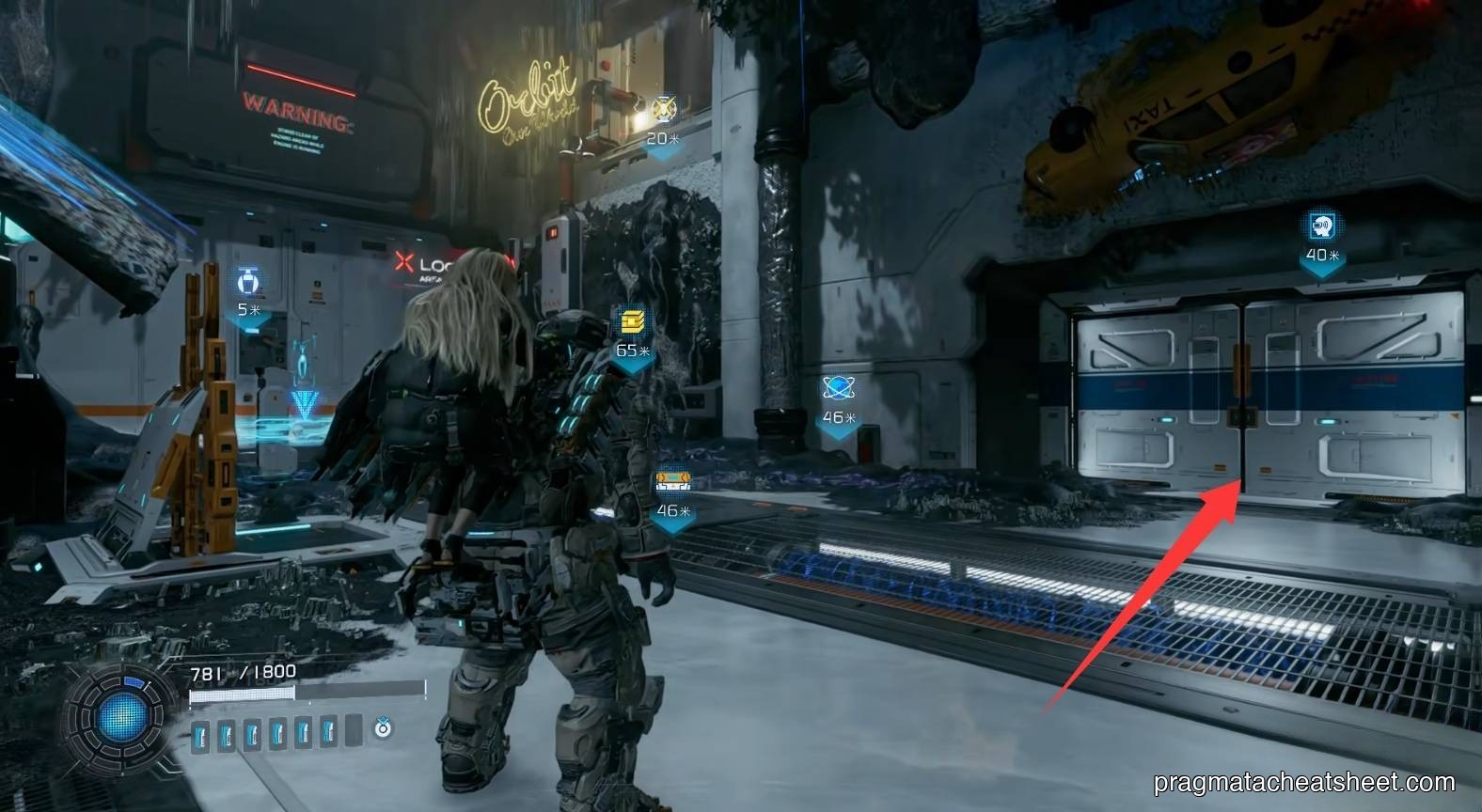Choose the planet orbit waypoint marker

[836, 386]
